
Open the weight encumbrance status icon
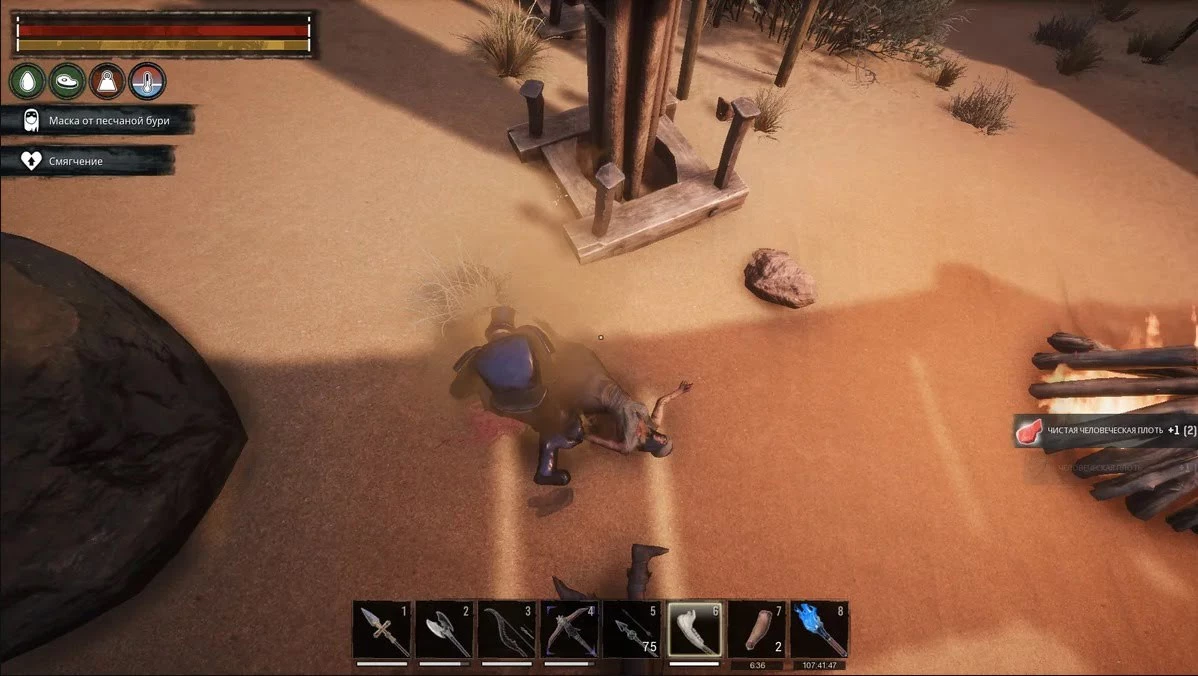107,80
